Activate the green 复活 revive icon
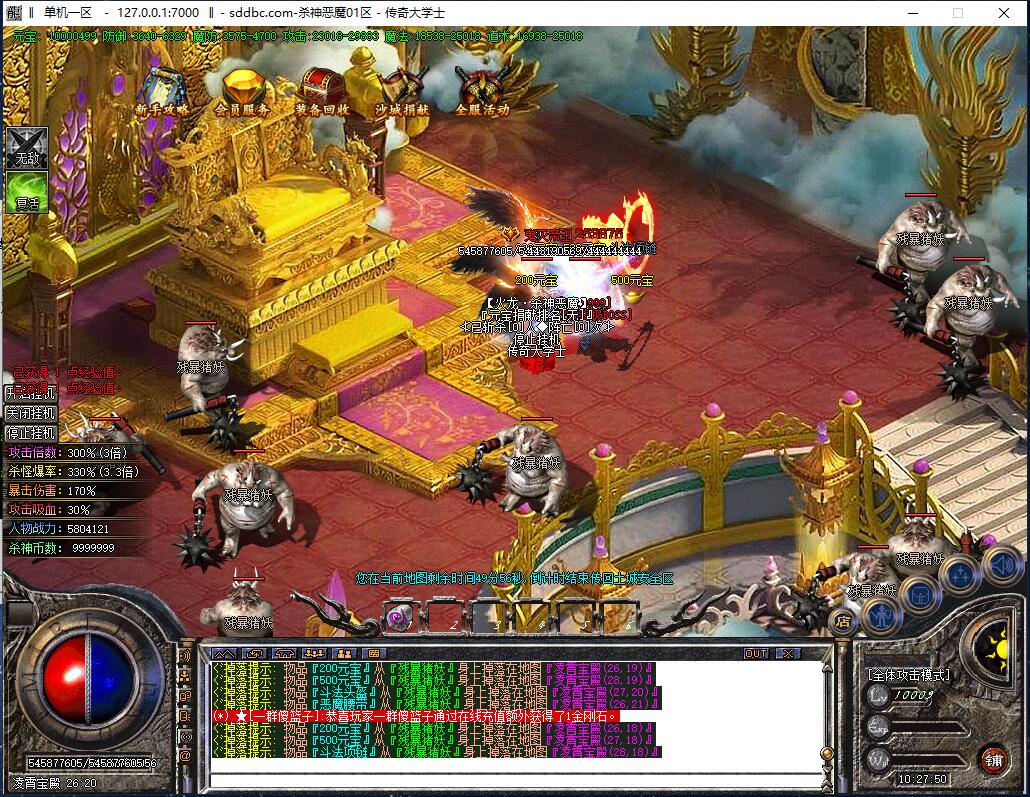Image resolution: width=1030 pixels, height=797 pixels. [26, 191]
